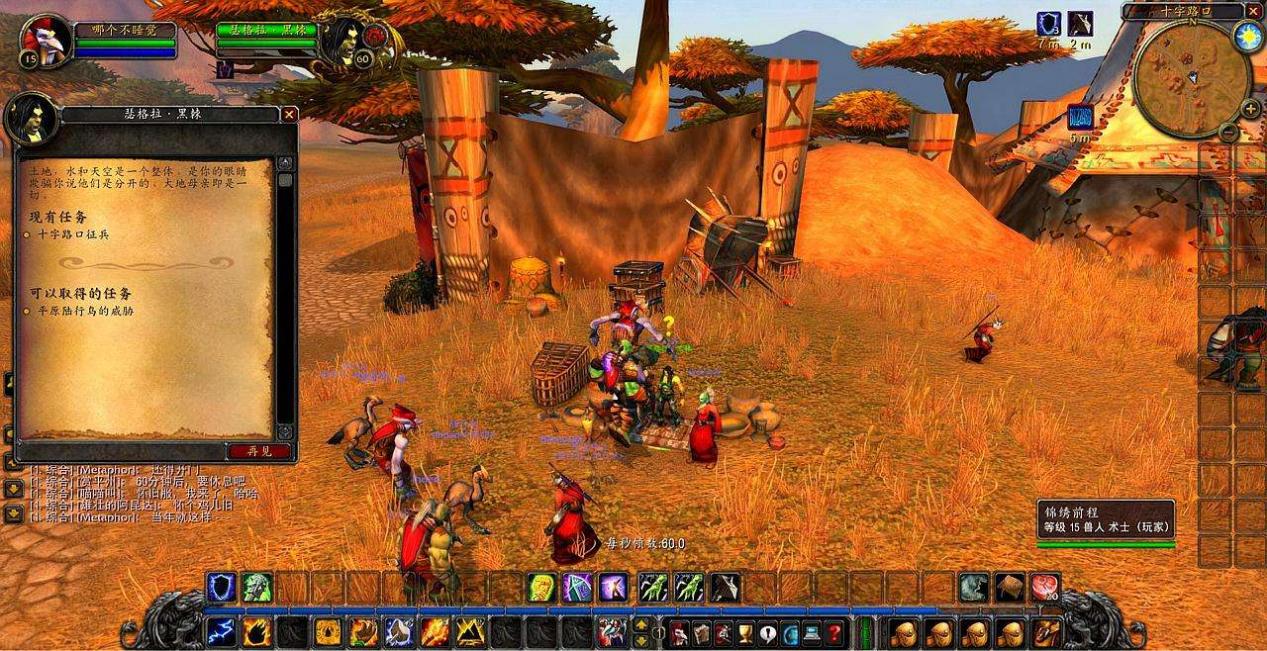
Task: Open the quest log exclamation icon
Action: tap(767, 632)
